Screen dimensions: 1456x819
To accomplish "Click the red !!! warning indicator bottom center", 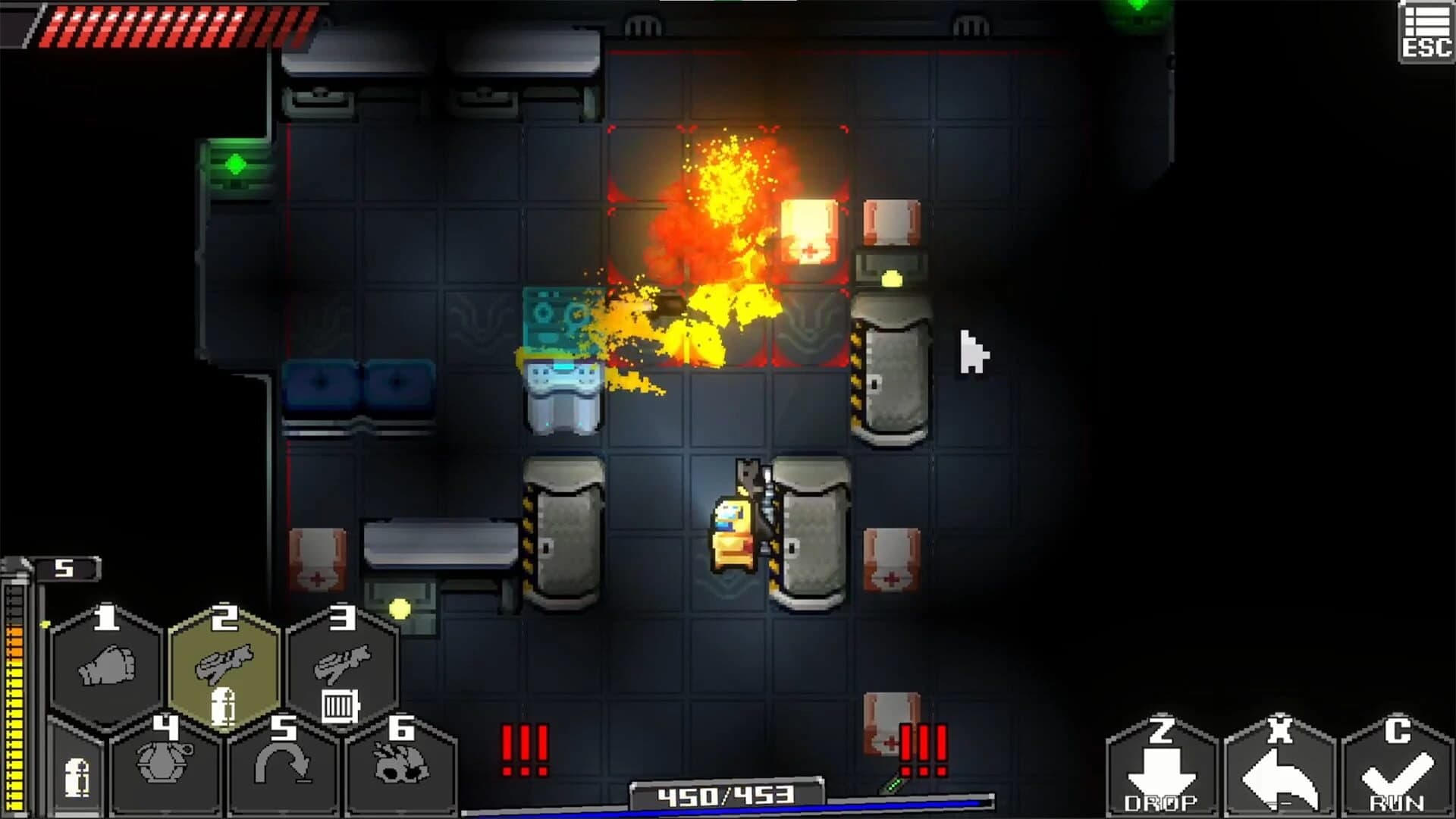I will 523,751.
